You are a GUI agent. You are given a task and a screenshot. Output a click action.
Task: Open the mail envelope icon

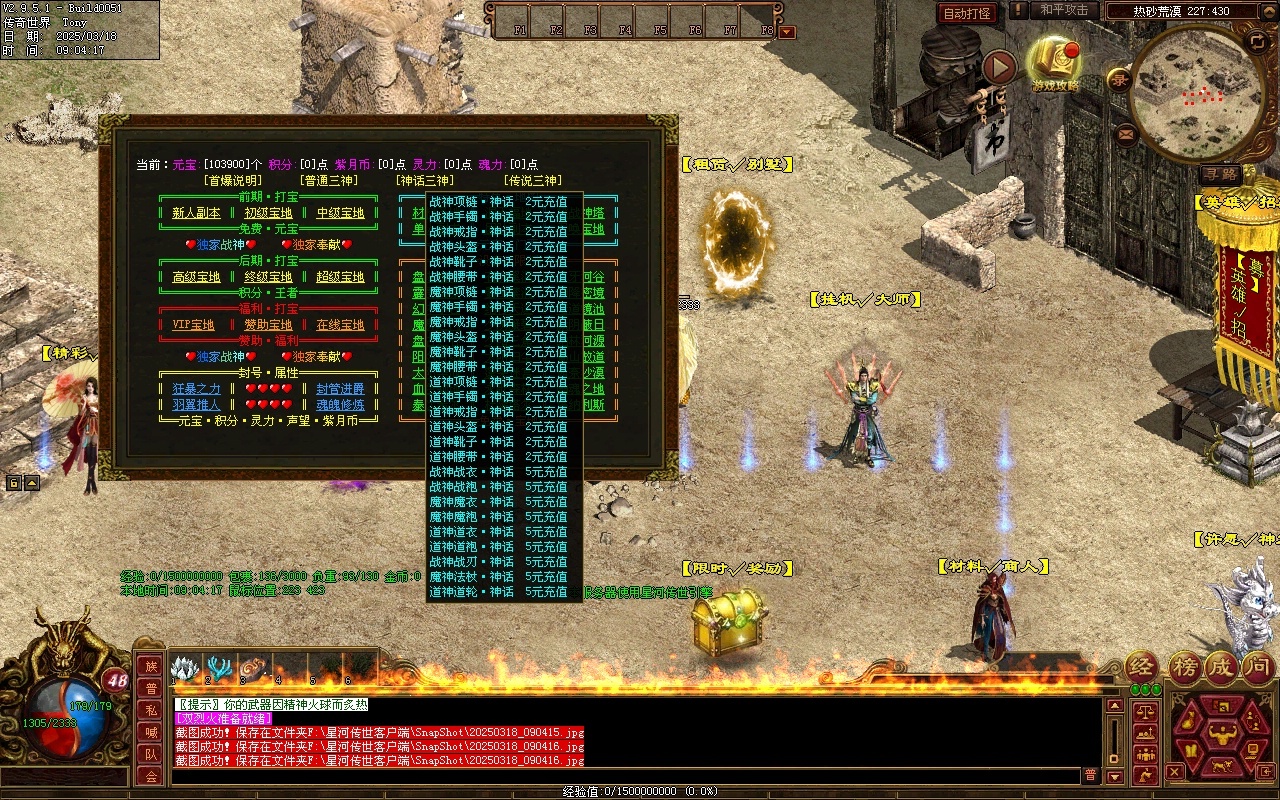[1126, 132]
